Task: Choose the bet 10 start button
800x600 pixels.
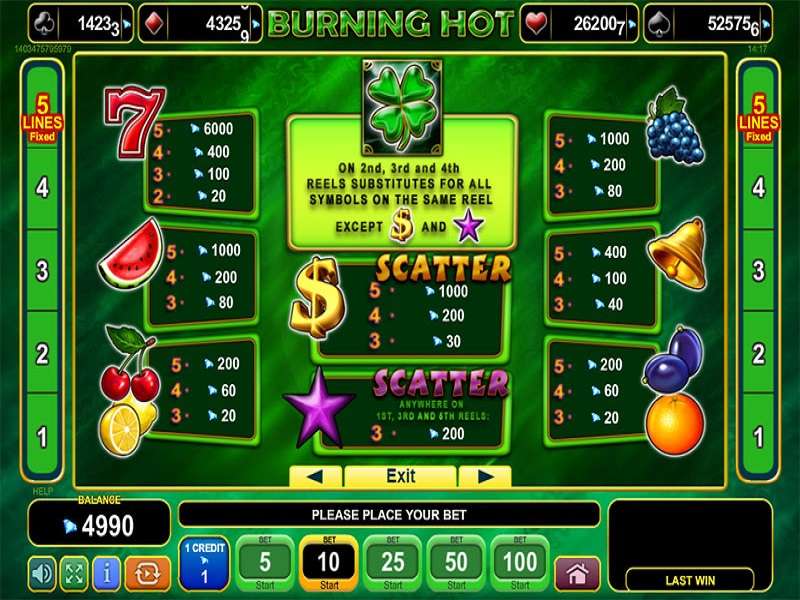Action: click(329, 563)
